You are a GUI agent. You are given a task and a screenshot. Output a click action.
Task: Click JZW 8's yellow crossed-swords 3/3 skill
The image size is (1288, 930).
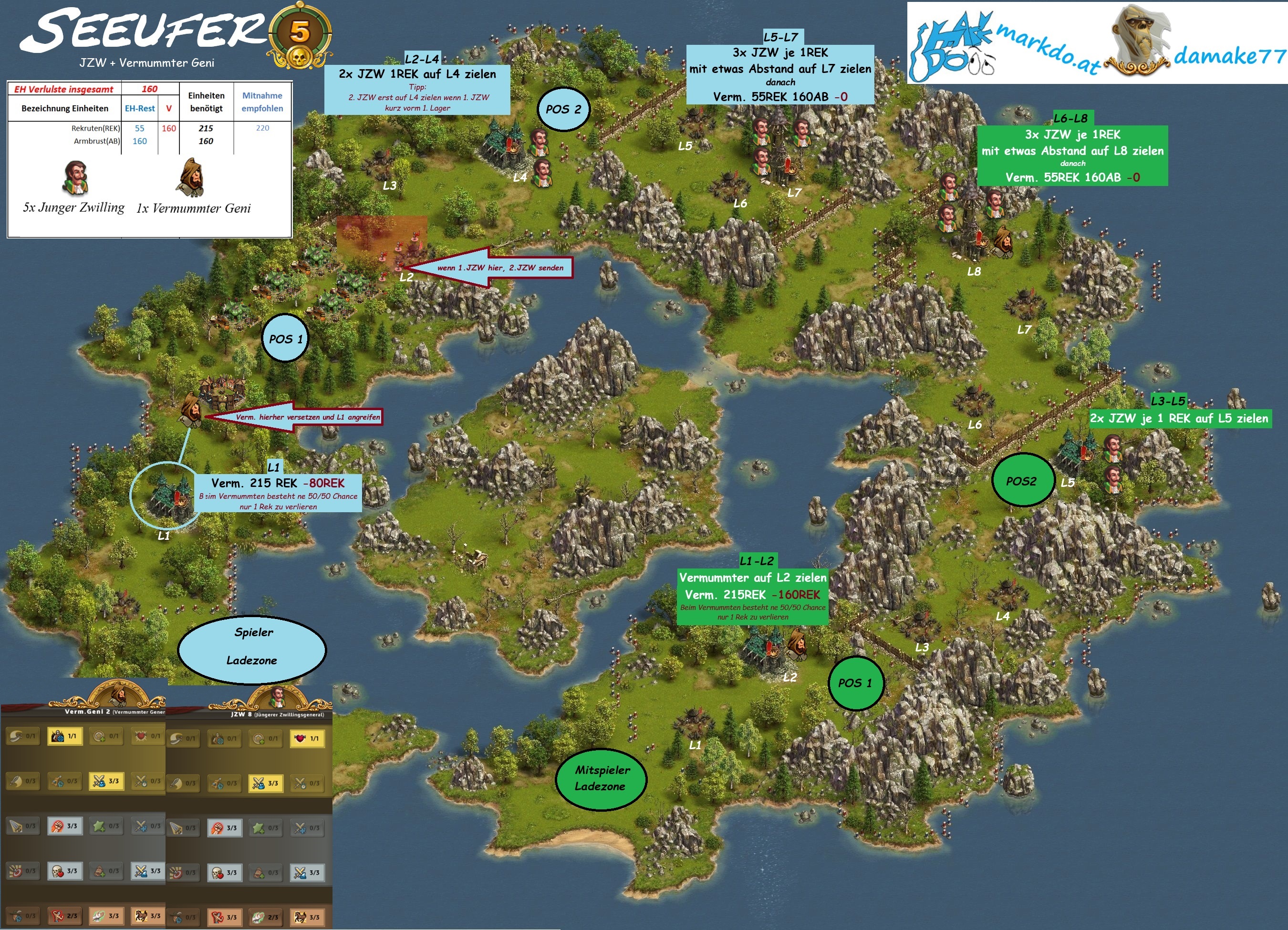265,784
